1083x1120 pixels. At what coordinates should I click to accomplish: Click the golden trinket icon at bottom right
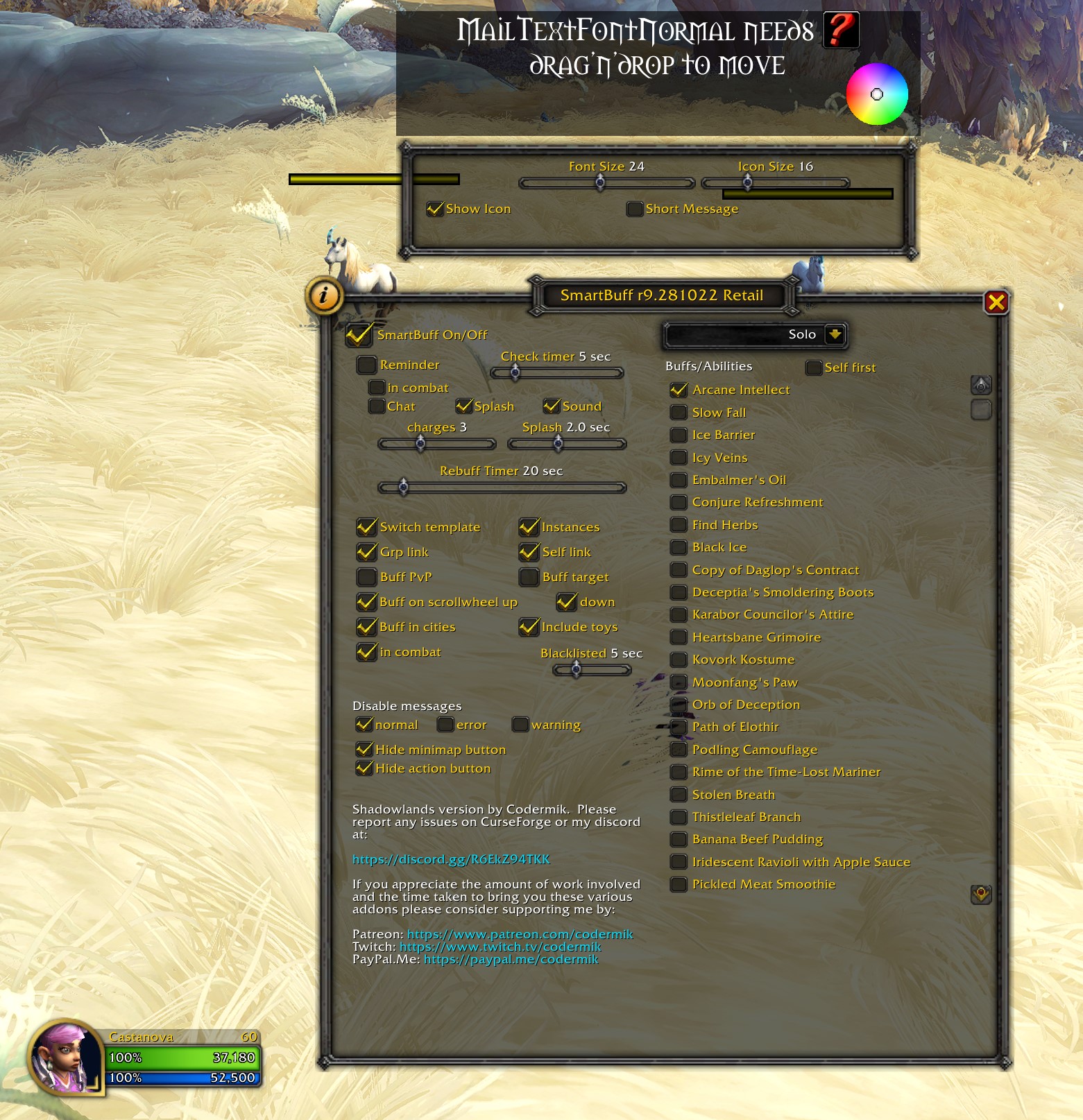click(982, 895)
